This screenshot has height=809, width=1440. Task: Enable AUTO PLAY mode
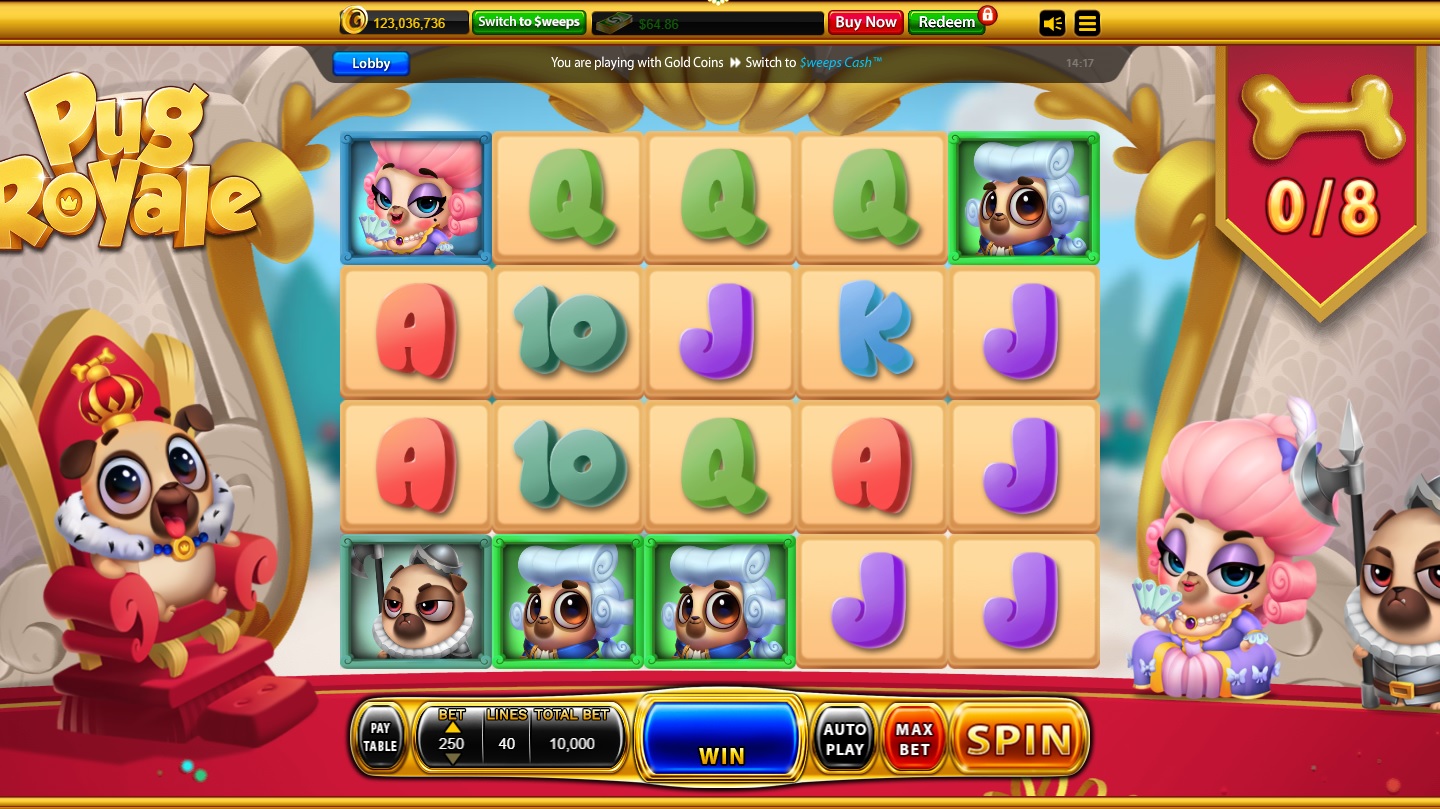[844, 740]
